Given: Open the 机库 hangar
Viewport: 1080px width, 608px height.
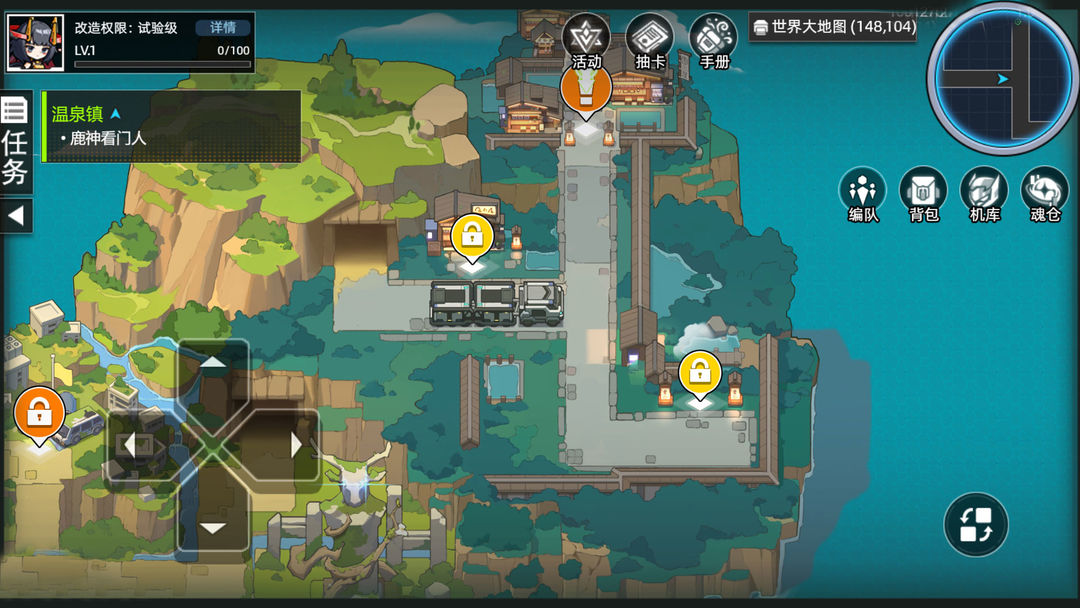Looking at the screenshot, I should [x=984, y=194].
